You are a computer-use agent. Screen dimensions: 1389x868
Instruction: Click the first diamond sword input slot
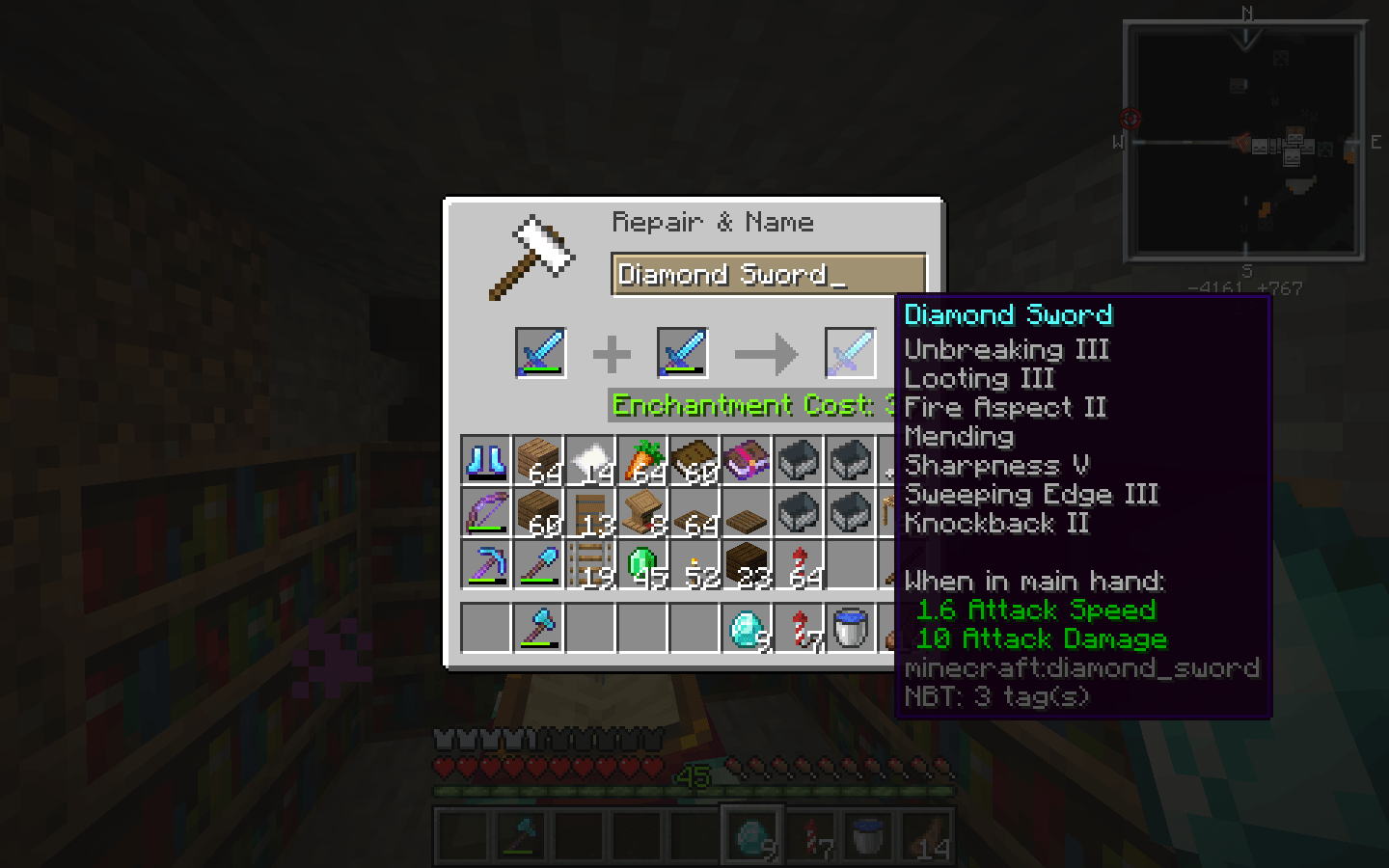[539, 353]
